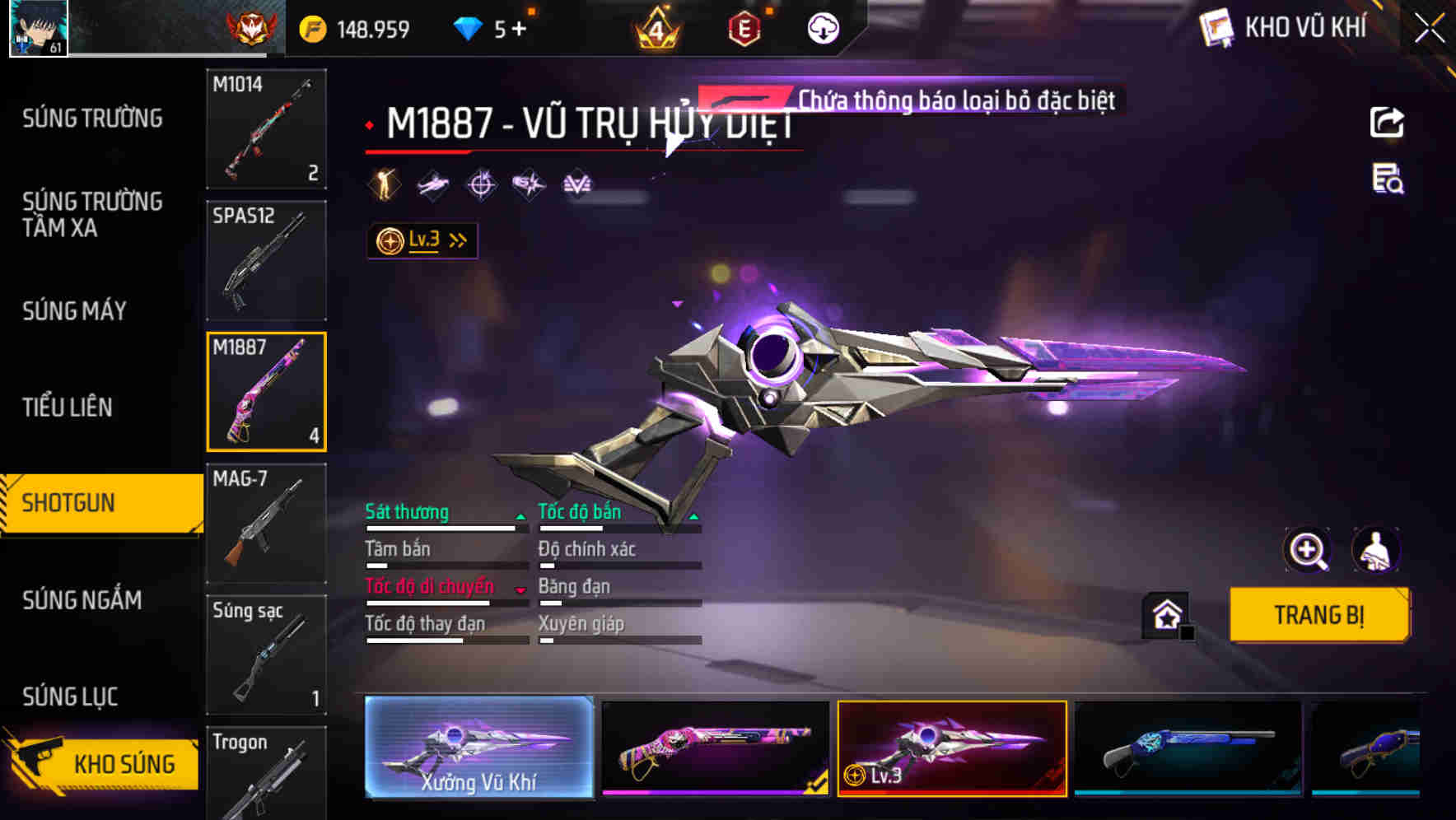The height and width of the screenshot is (820, 1456).
Task: Open the SÚNG NGẮM category
Action: tap(82, 601)
